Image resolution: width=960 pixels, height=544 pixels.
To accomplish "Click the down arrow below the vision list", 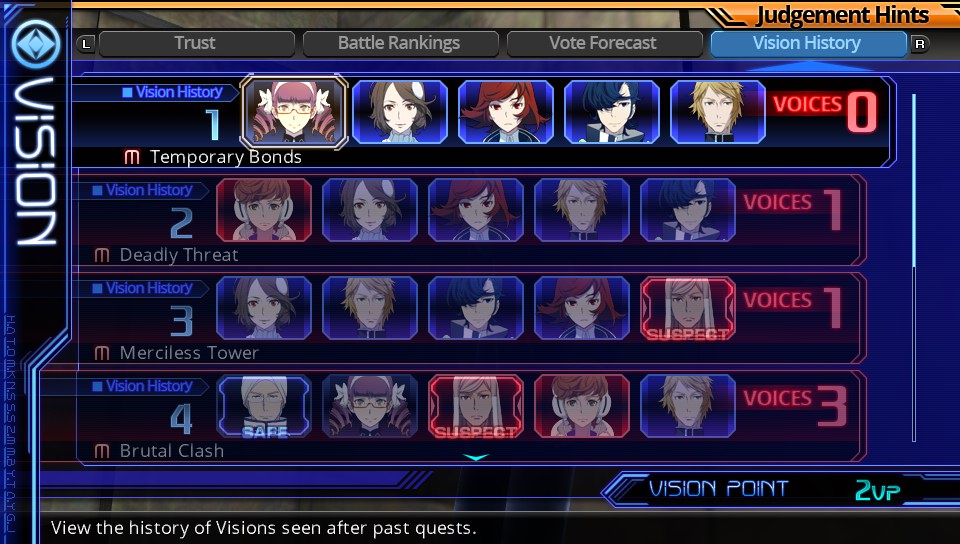I will point(476,458).
